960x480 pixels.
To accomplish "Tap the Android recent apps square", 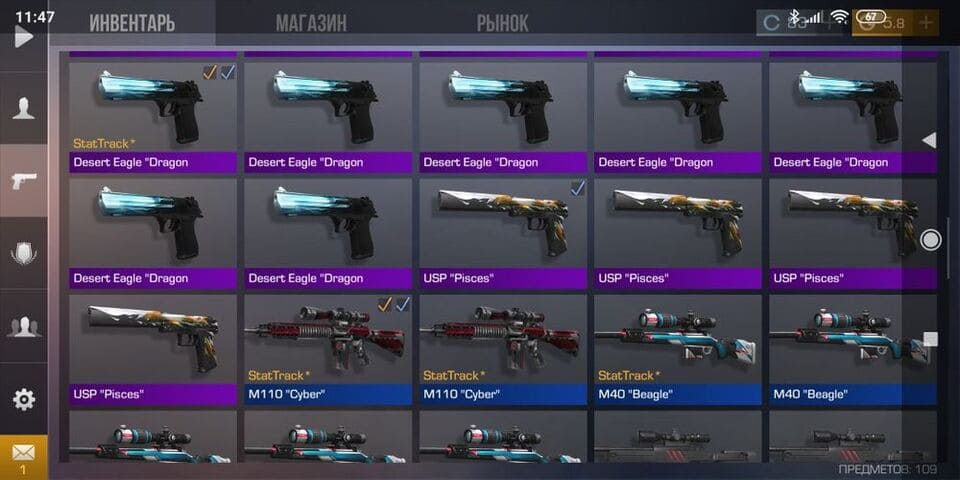I will tap(931, 339).
